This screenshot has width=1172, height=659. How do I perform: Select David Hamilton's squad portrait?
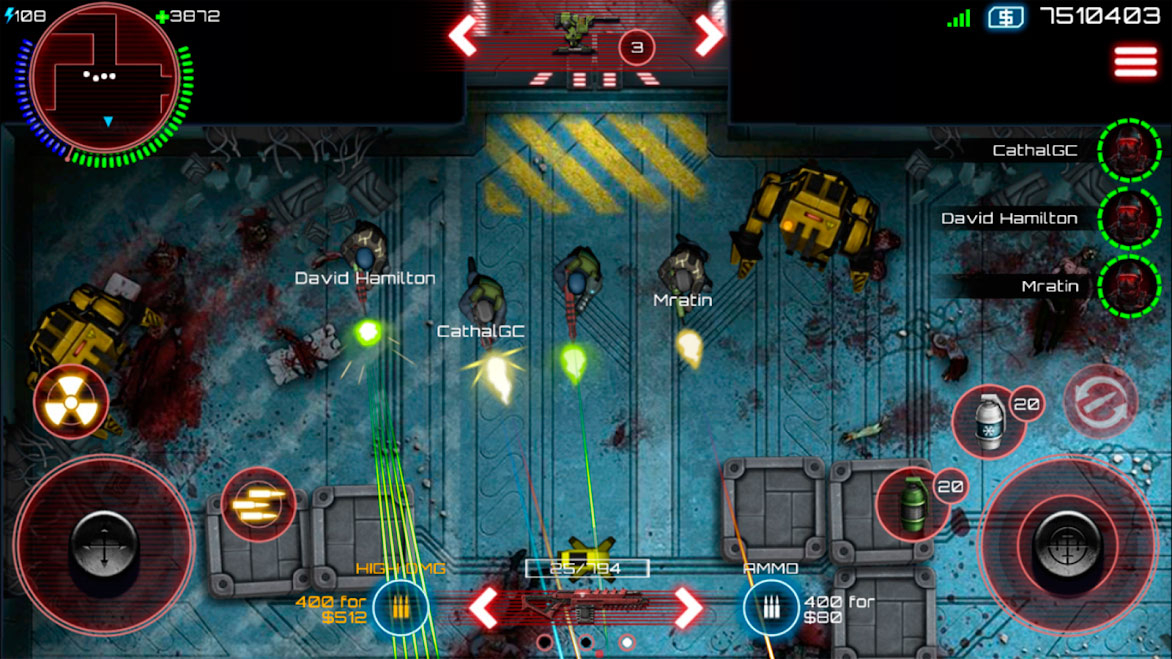tap(1128, 218)
